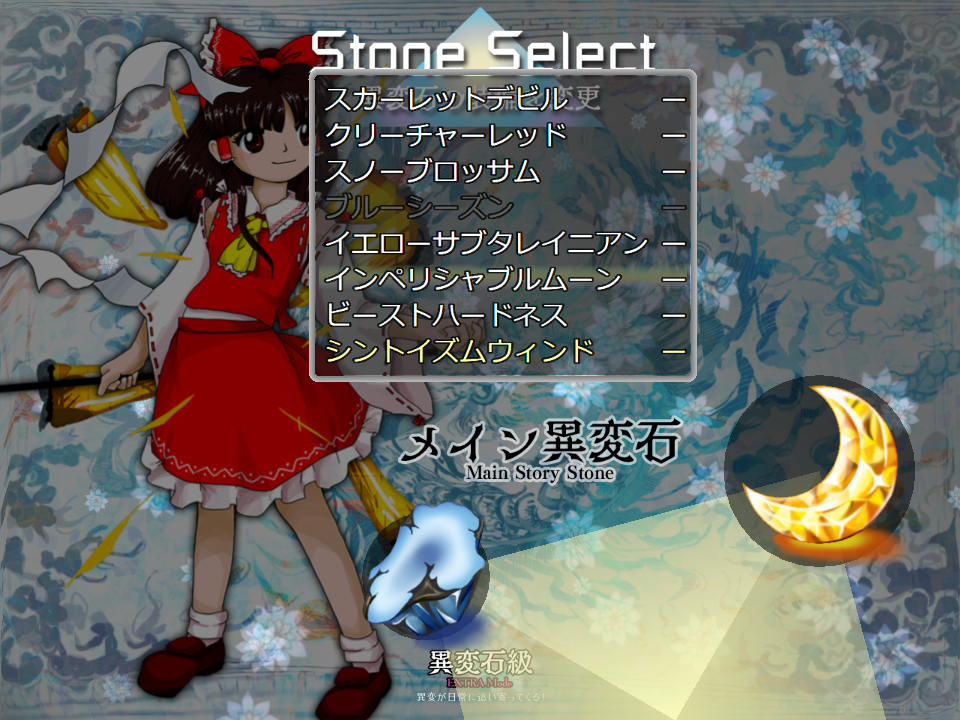960x720 pixels.
Task: Pick ビーストハードネス from the list
Action: tap(446, 315)
